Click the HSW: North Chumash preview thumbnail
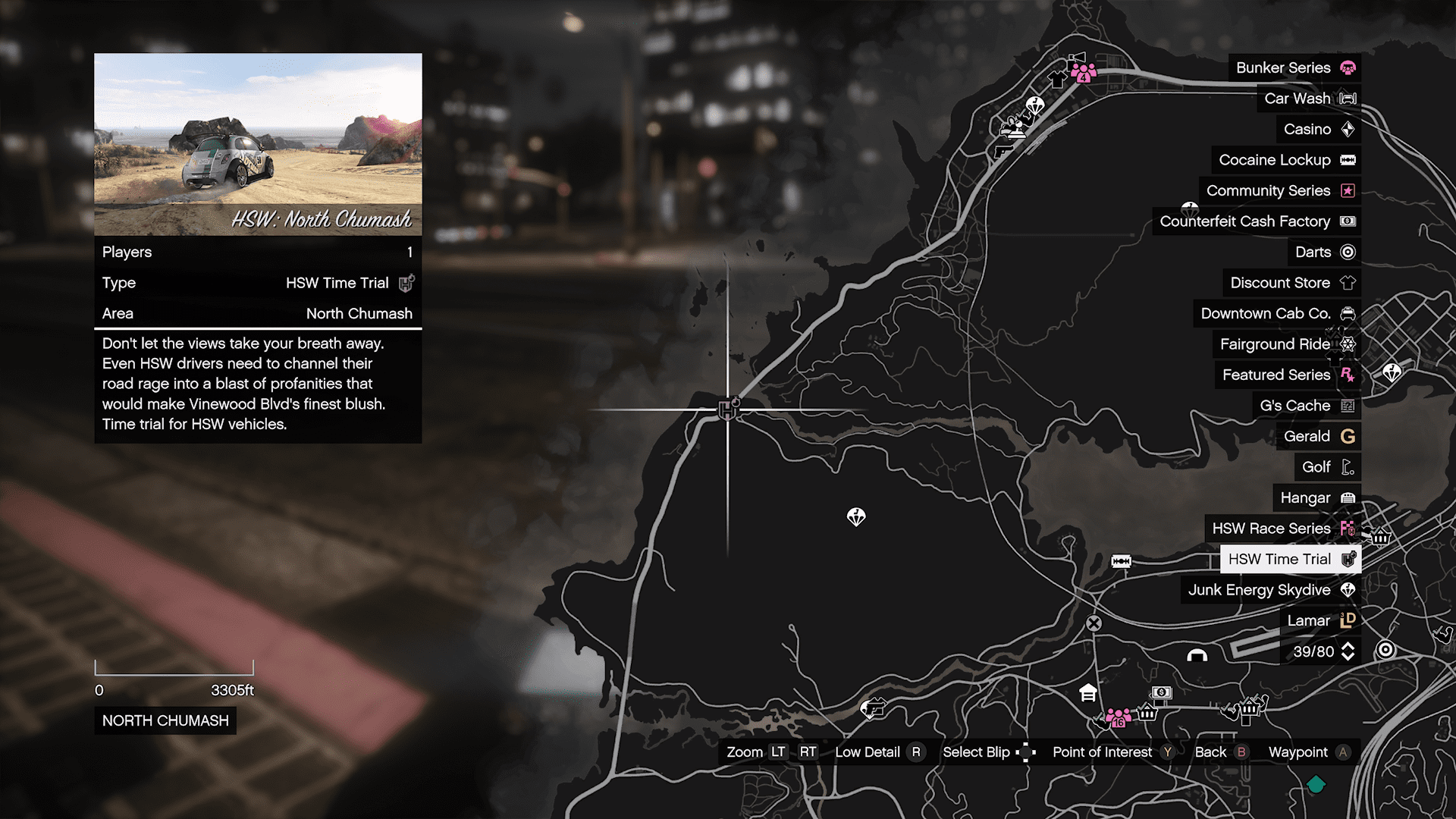 (258, 144)
